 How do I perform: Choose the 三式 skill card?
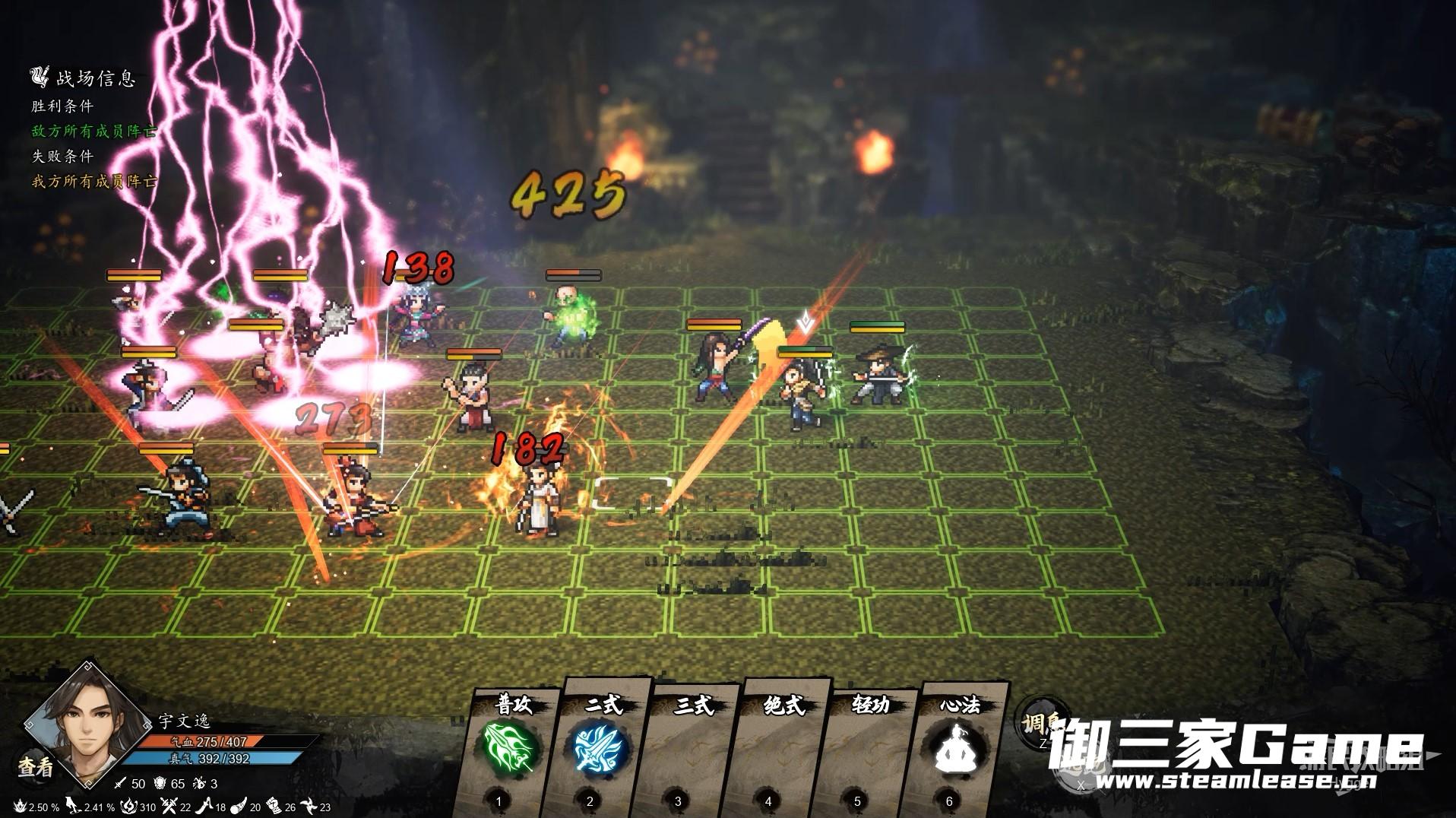[x=691, y=749]
